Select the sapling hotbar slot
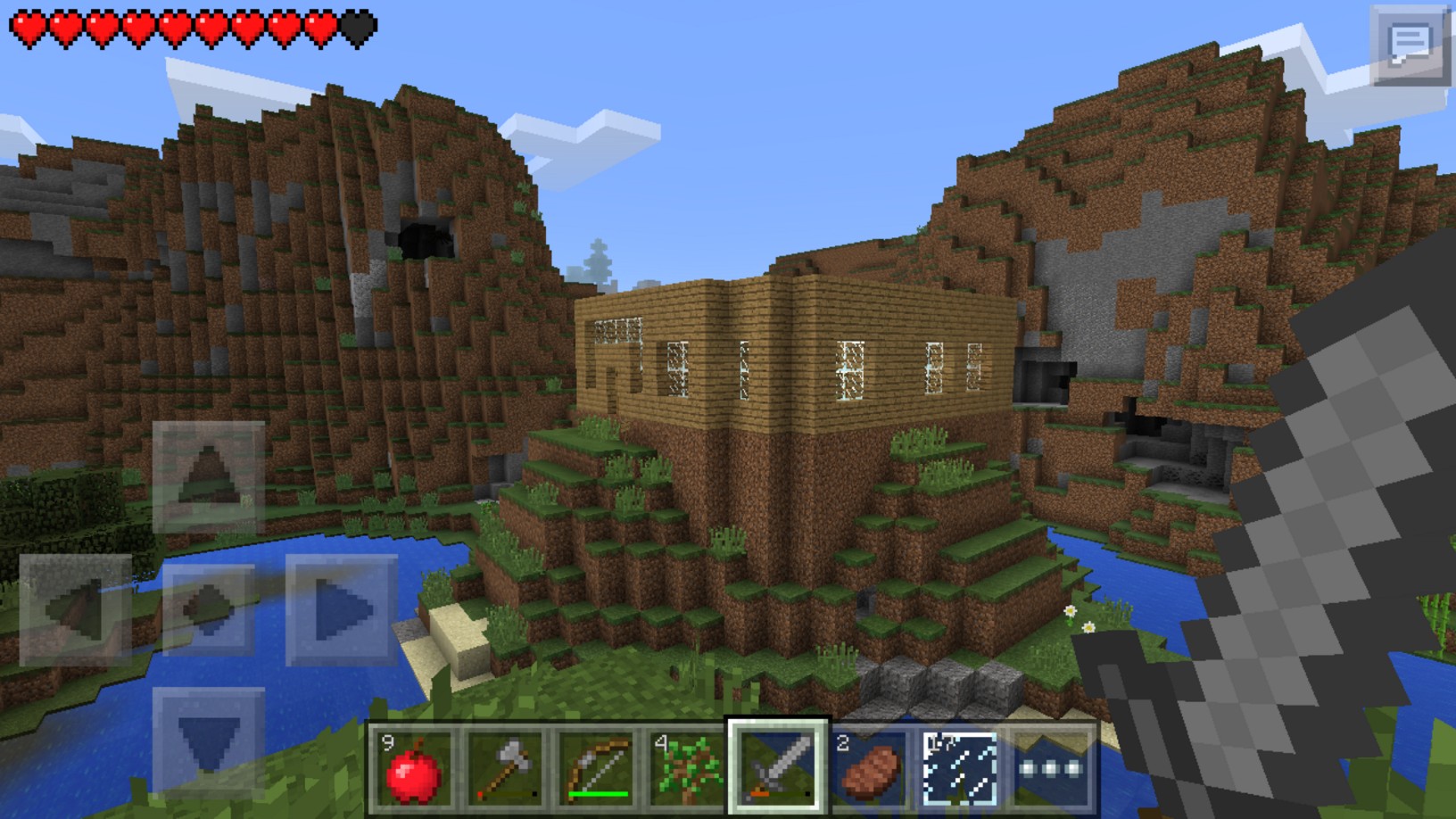 687,767
